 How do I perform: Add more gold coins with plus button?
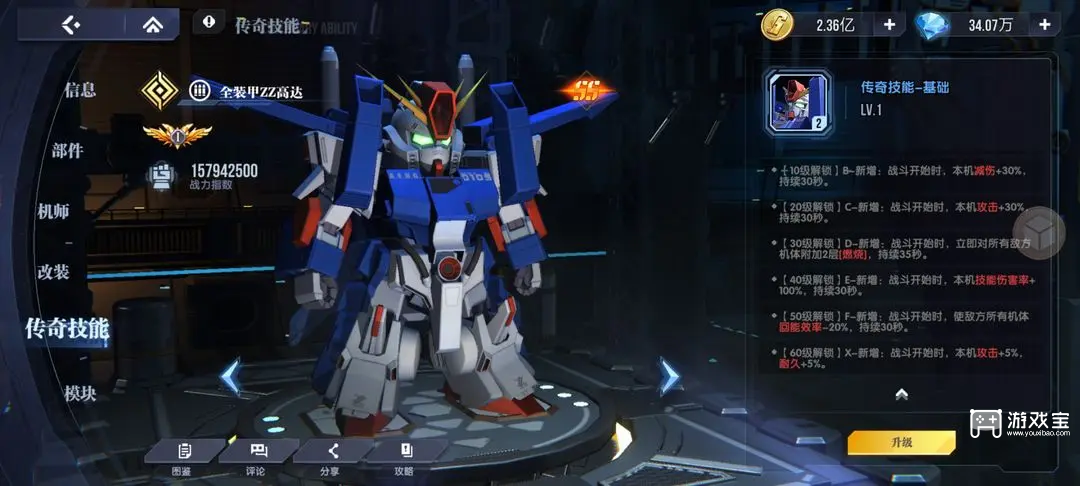[888, 24]
